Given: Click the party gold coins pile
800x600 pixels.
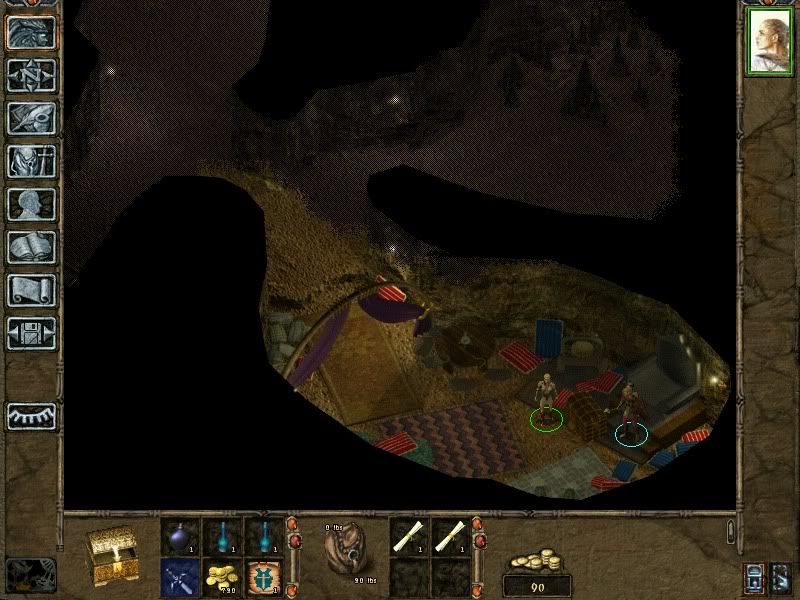Looking at the screenshot, I should click(537, 561).
